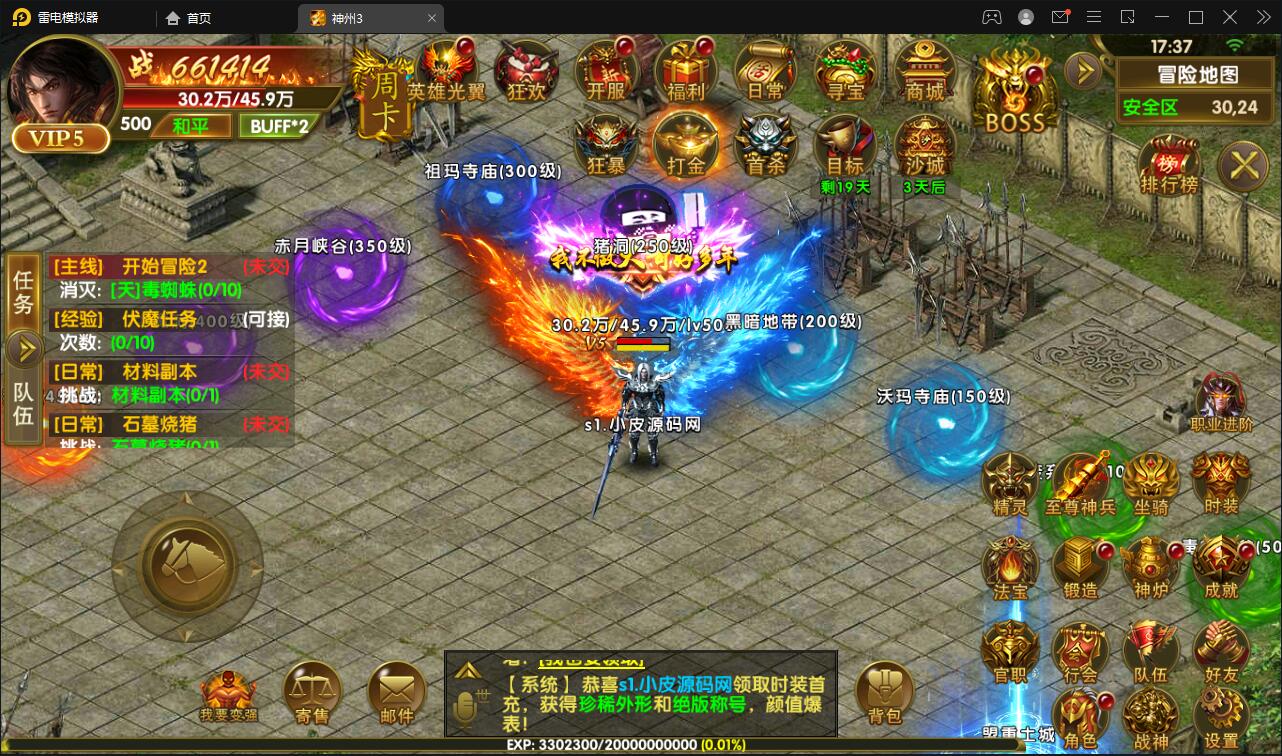Open the 福利 welfare panel
The image size is (1282, 756).
click(686, 70)
